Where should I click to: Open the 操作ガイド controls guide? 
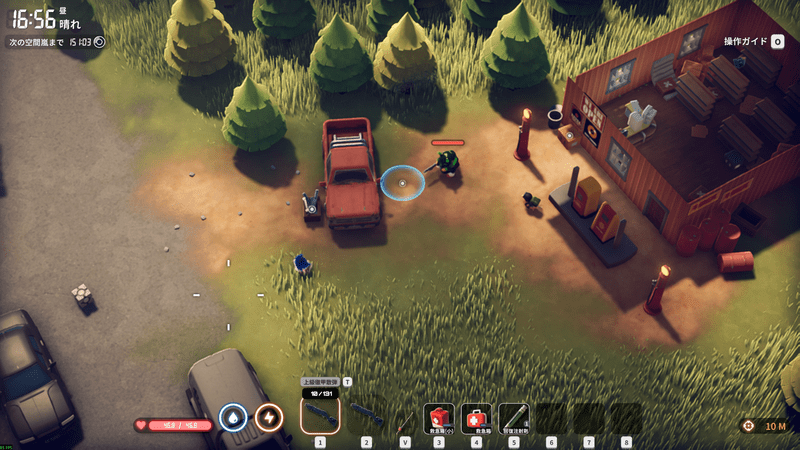coord(752,42)
